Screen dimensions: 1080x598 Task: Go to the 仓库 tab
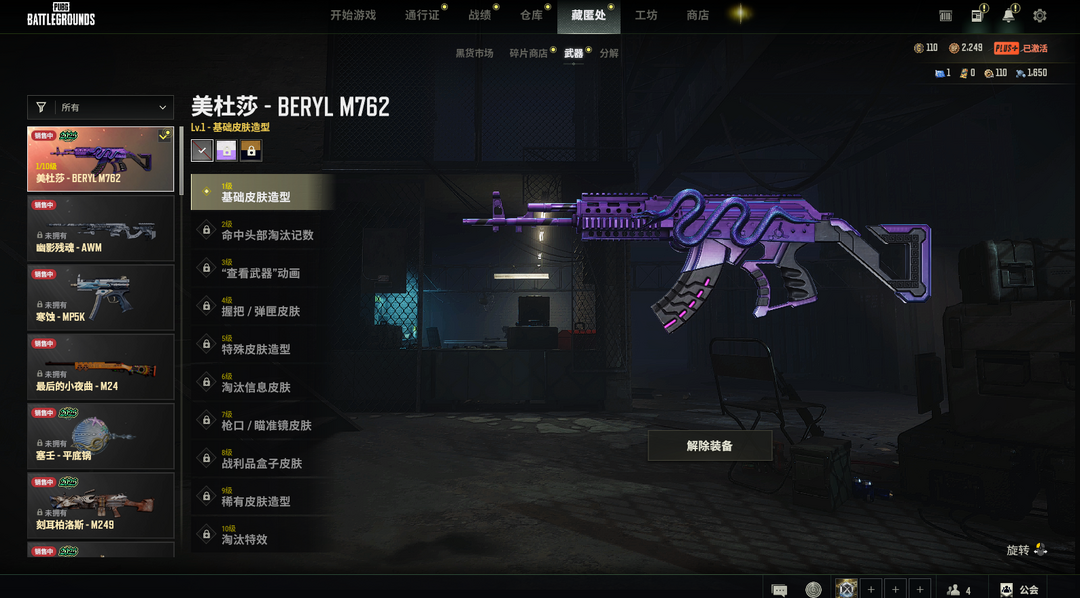531,15
